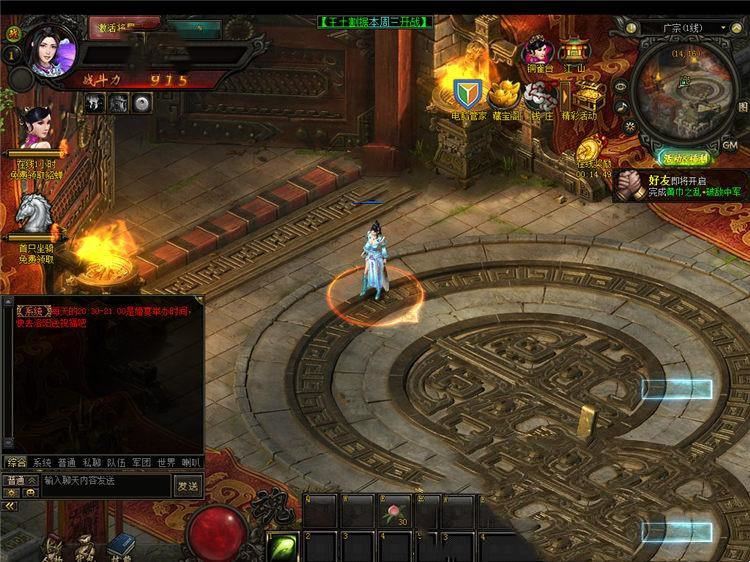Open the 江山 pavilion icon

point(574,52)
